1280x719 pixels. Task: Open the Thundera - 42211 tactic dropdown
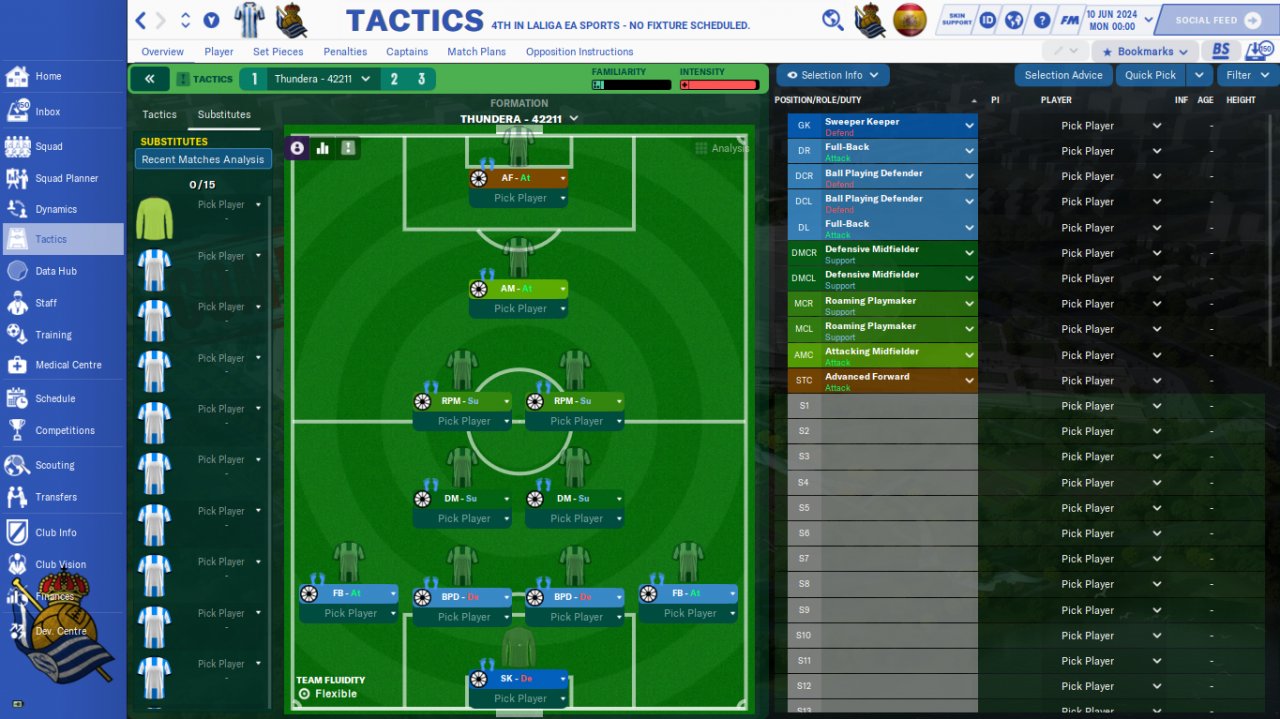(322, 79)
